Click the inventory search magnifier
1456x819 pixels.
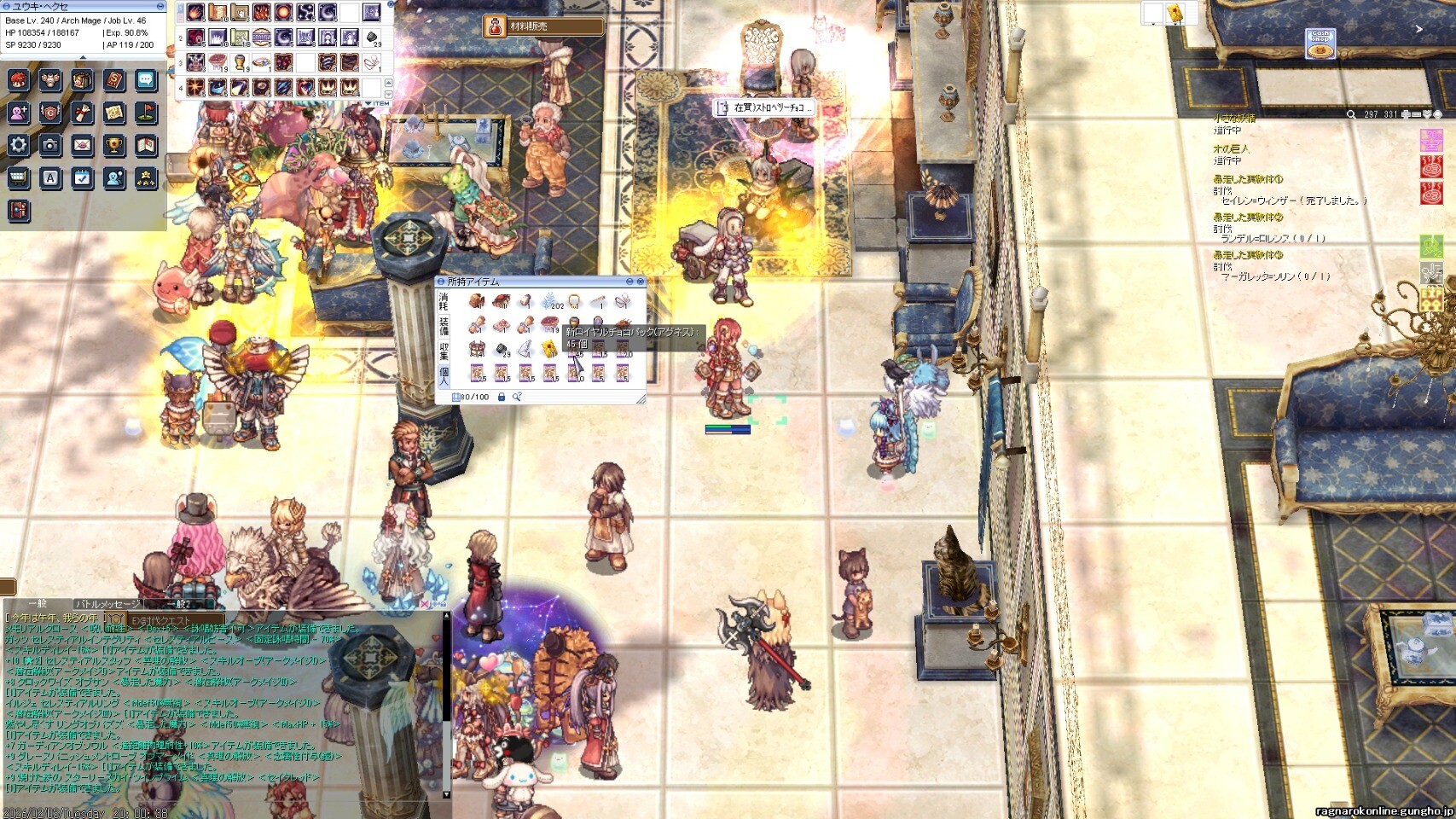click(517, 397)
